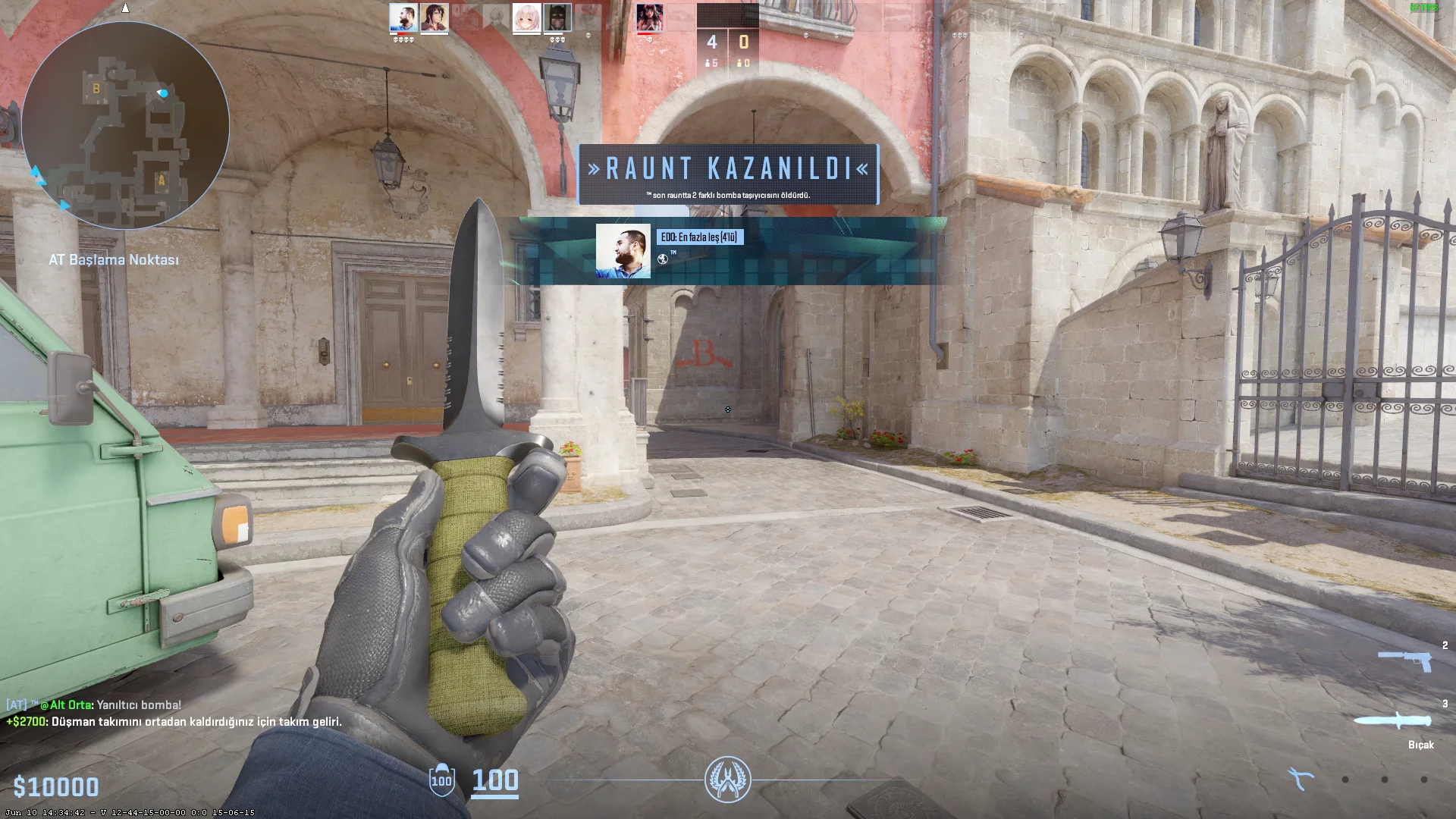Click the Counter-Terrorist team emblem
The width and height of the screenshot is (1456, 819).
click(728, 780)
